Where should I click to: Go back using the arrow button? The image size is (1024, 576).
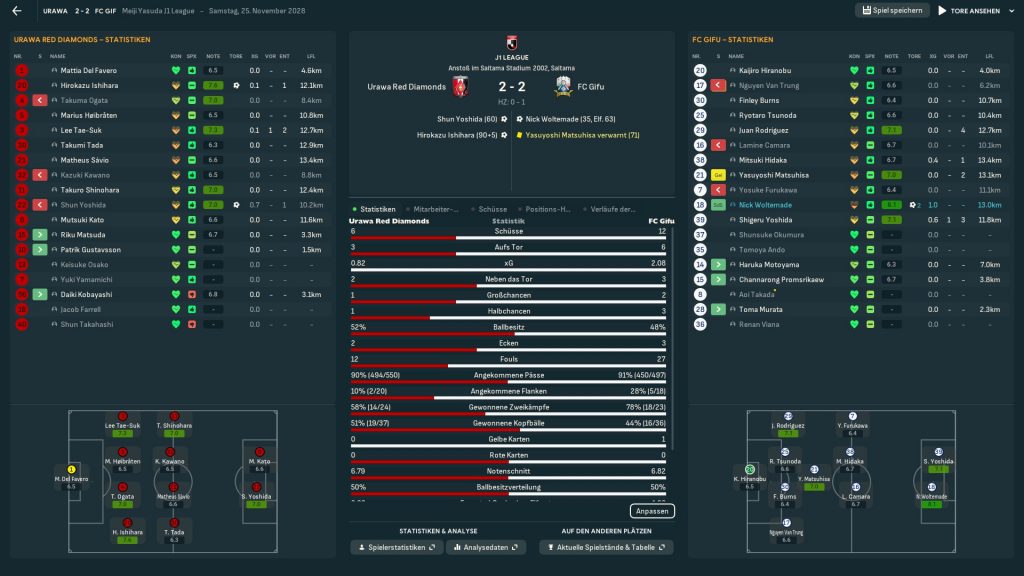click(16, 11)
